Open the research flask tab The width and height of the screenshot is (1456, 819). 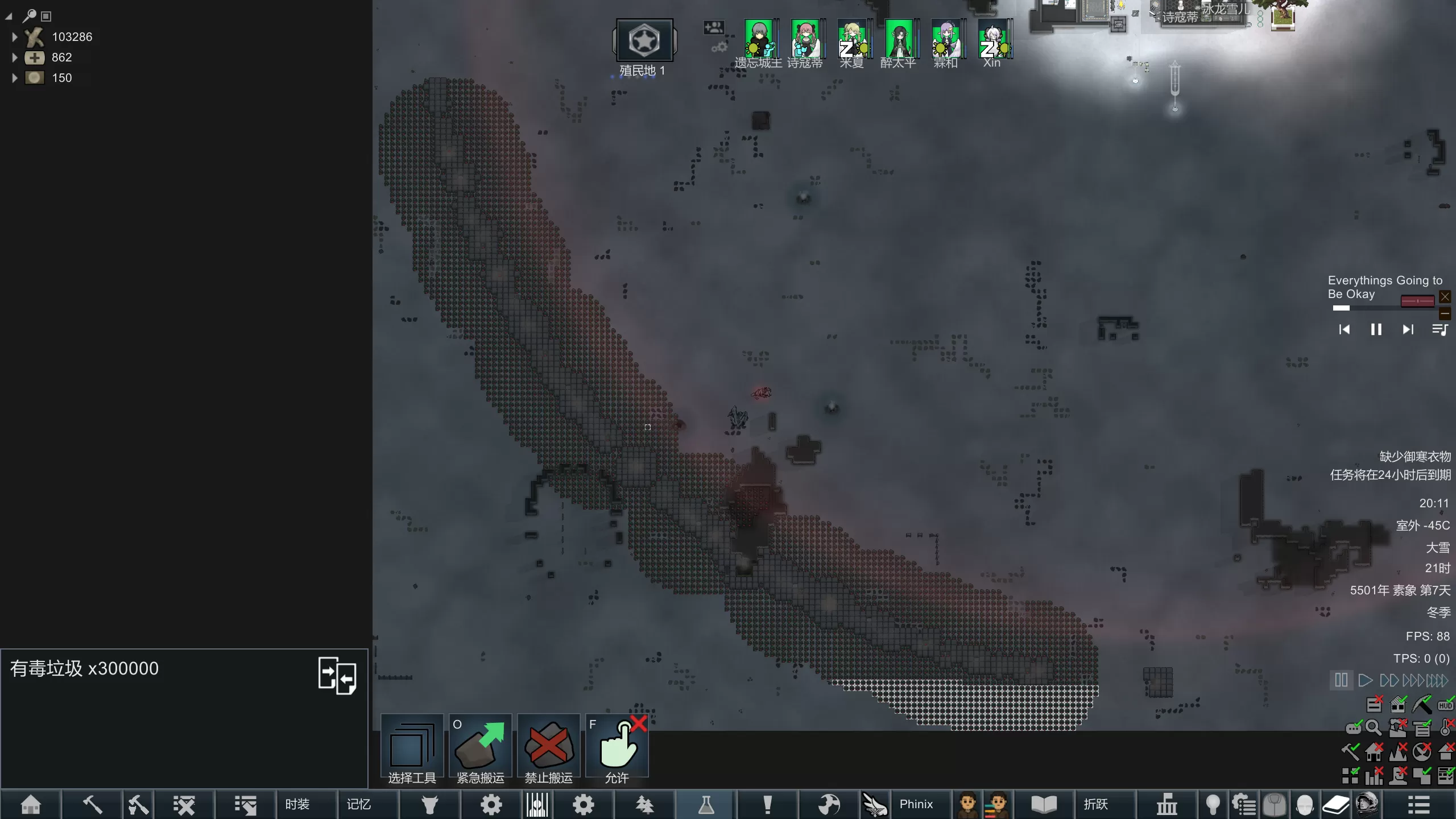706,804
